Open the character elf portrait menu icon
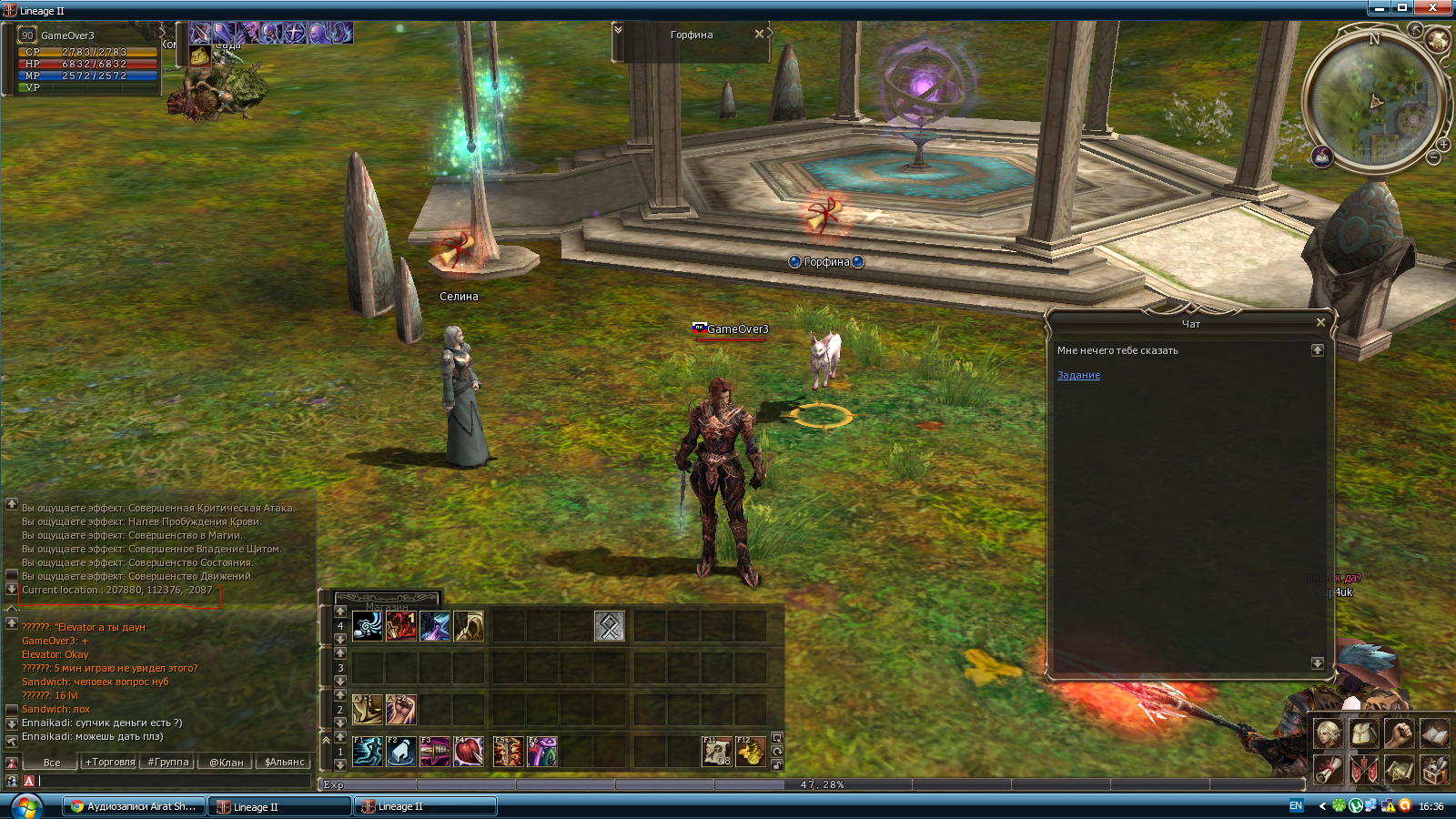 pyautogui.click(x=1328, y=733)
